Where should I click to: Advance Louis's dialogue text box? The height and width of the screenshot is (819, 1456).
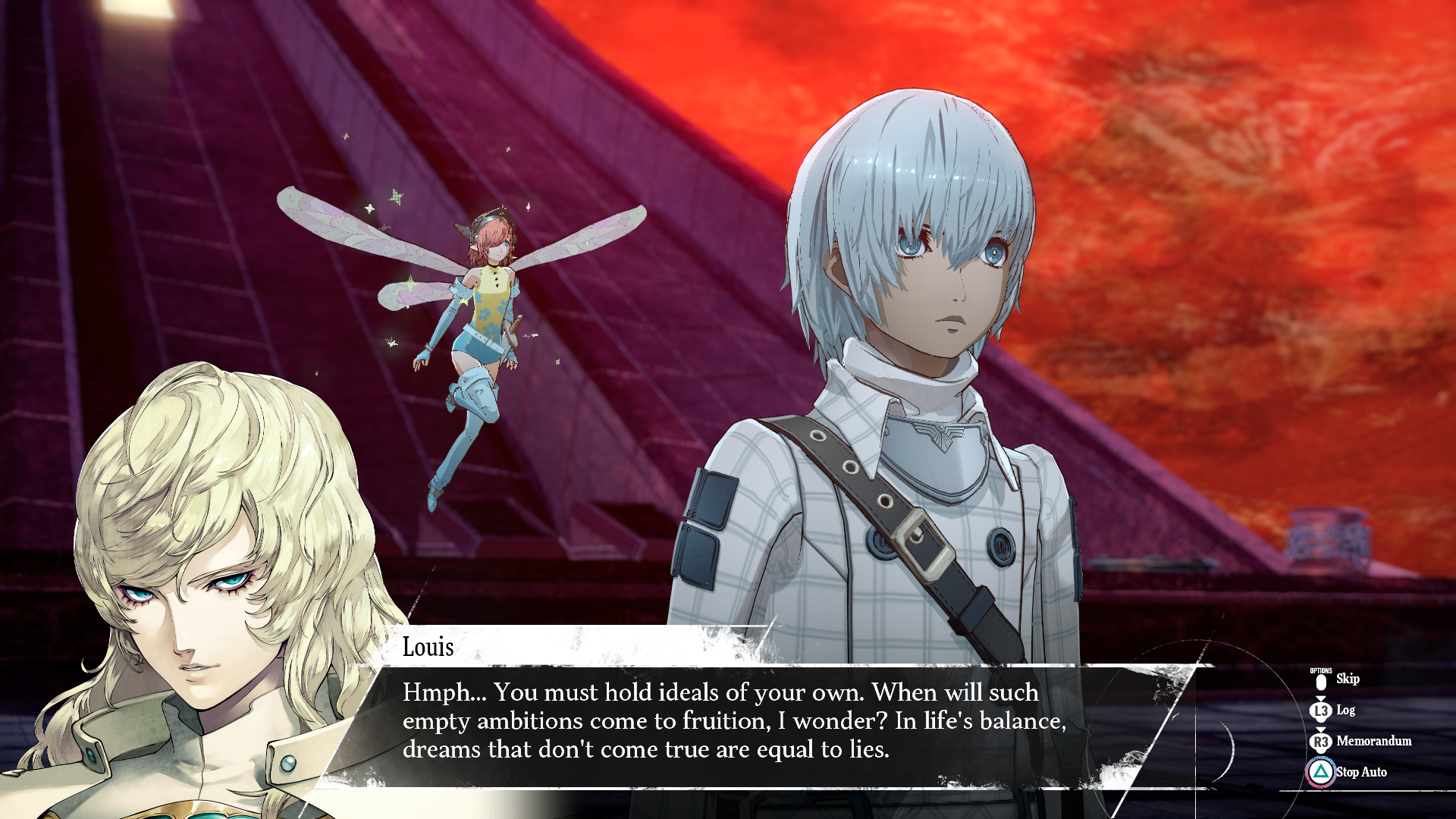tap(733, 721)
